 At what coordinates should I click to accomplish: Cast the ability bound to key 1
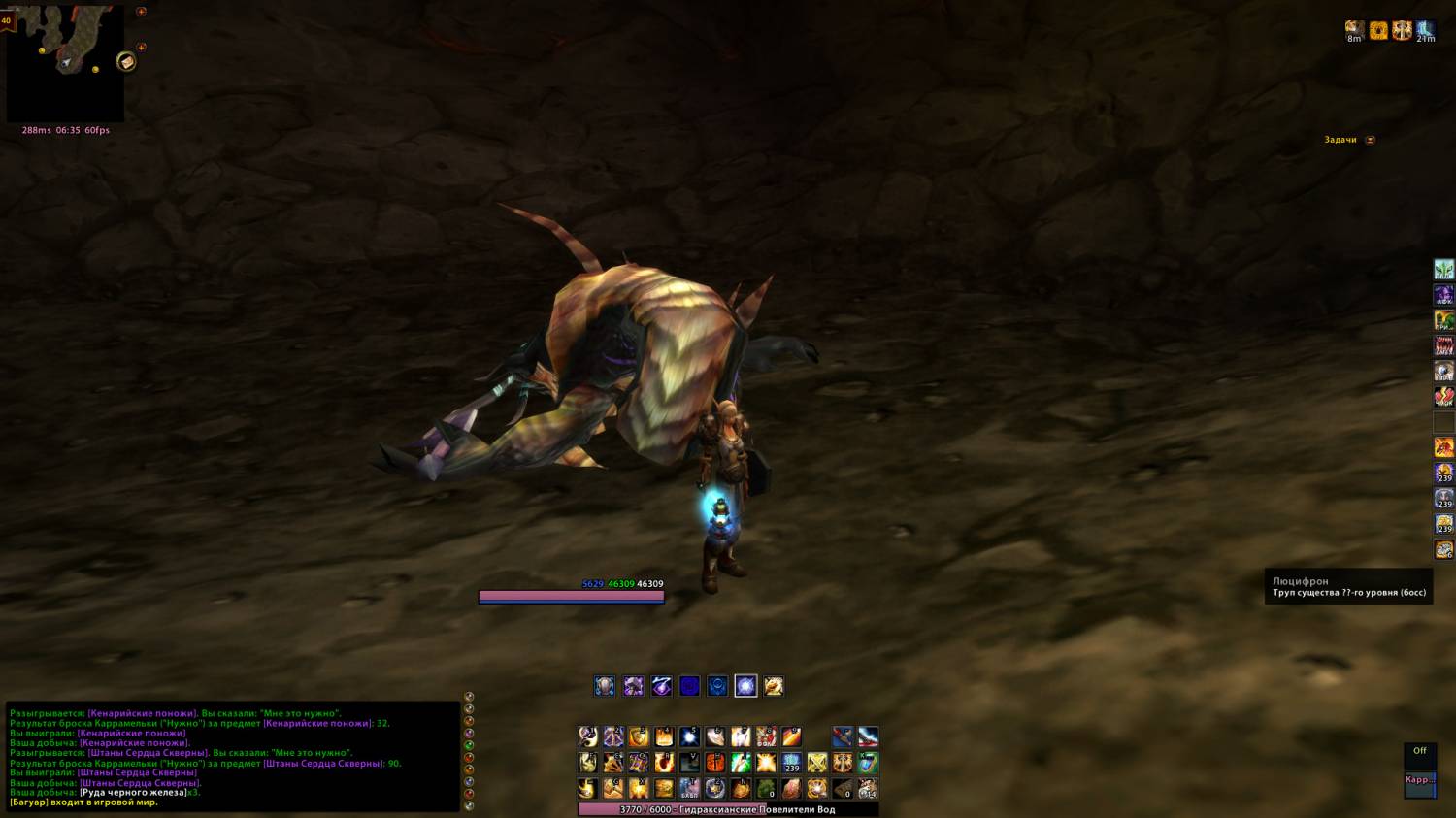588,736
